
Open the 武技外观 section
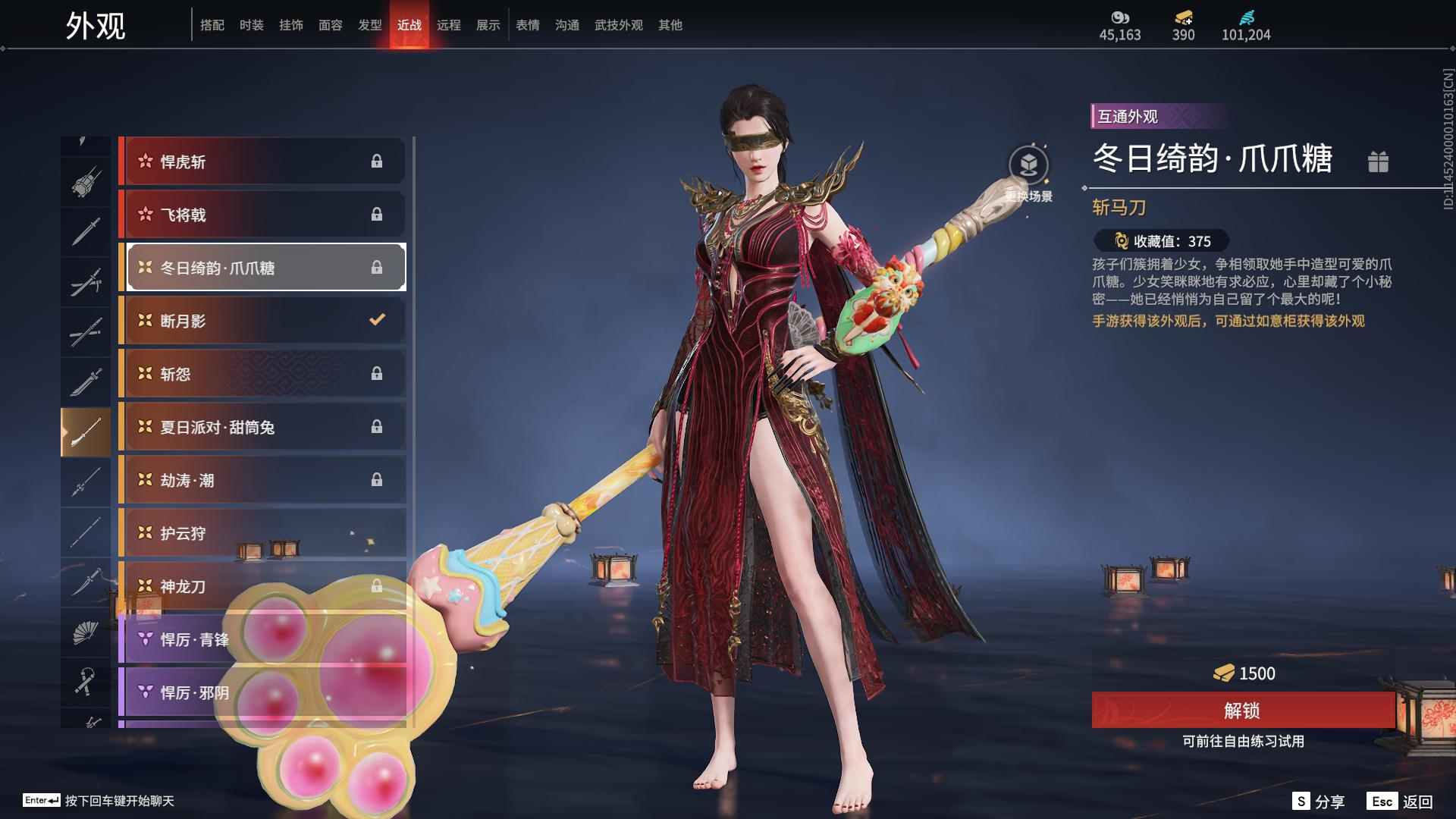617,24
